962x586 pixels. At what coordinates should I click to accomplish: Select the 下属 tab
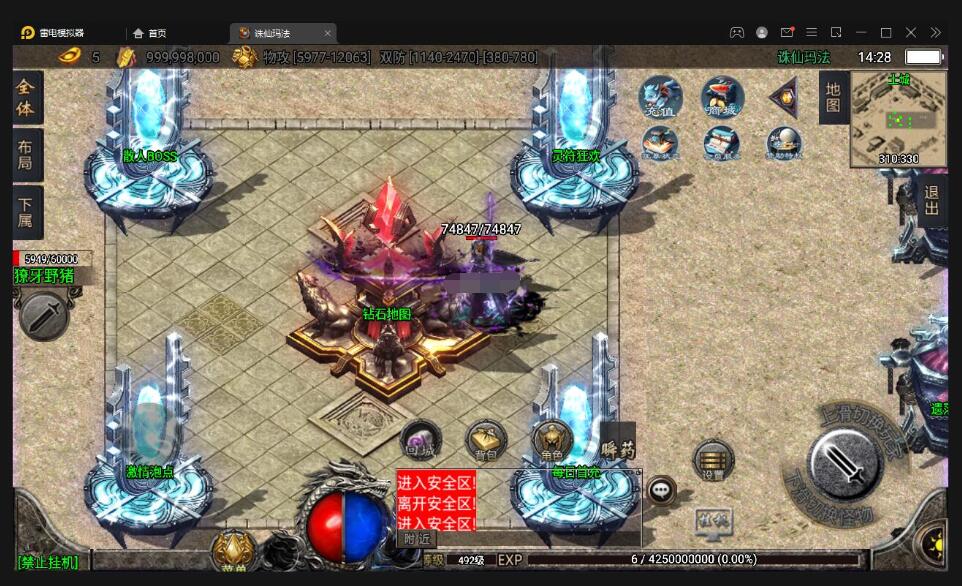click(27, 212)
